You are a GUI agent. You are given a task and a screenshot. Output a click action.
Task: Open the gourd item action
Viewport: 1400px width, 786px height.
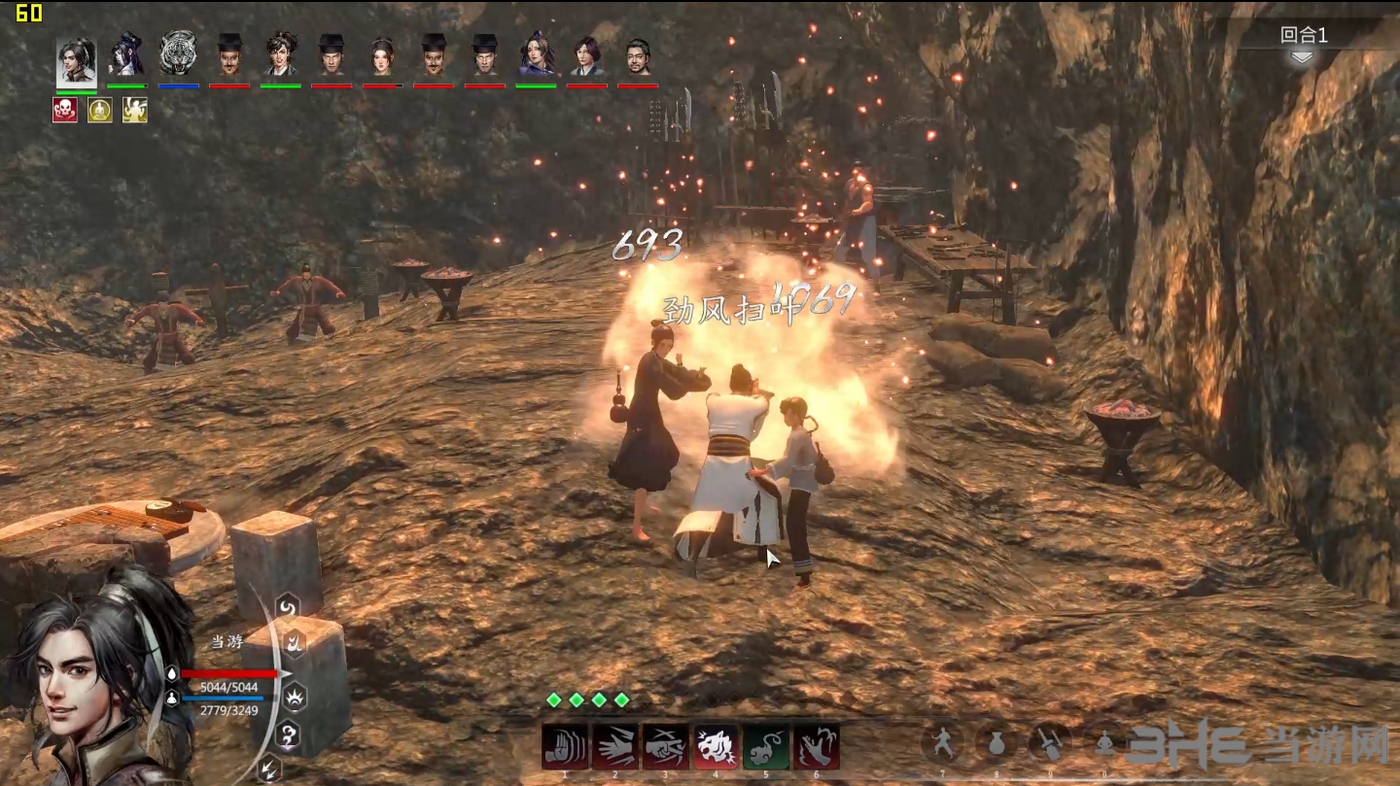point(996,742)
